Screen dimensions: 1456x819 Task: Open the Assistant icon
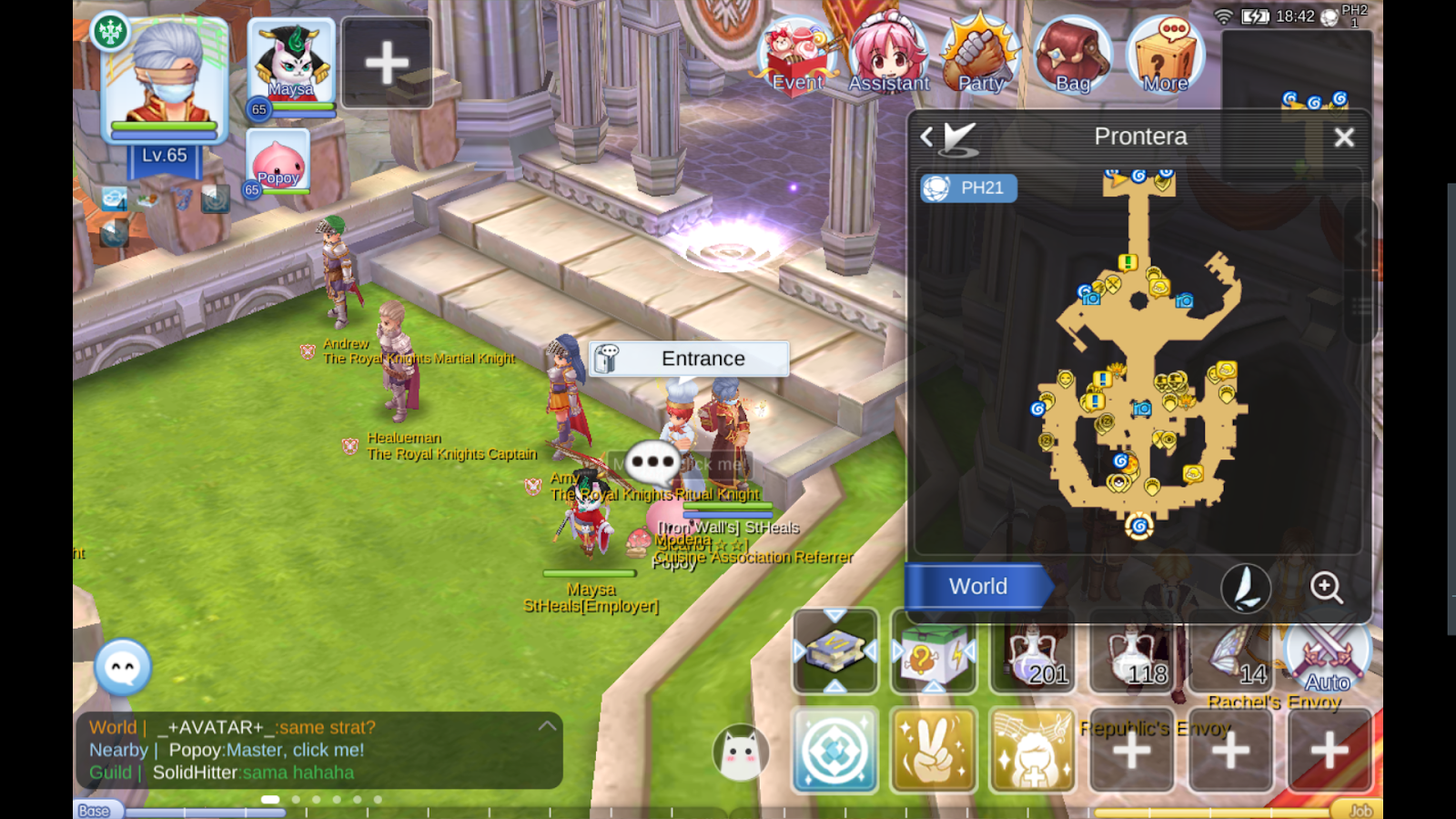(890, 55)
